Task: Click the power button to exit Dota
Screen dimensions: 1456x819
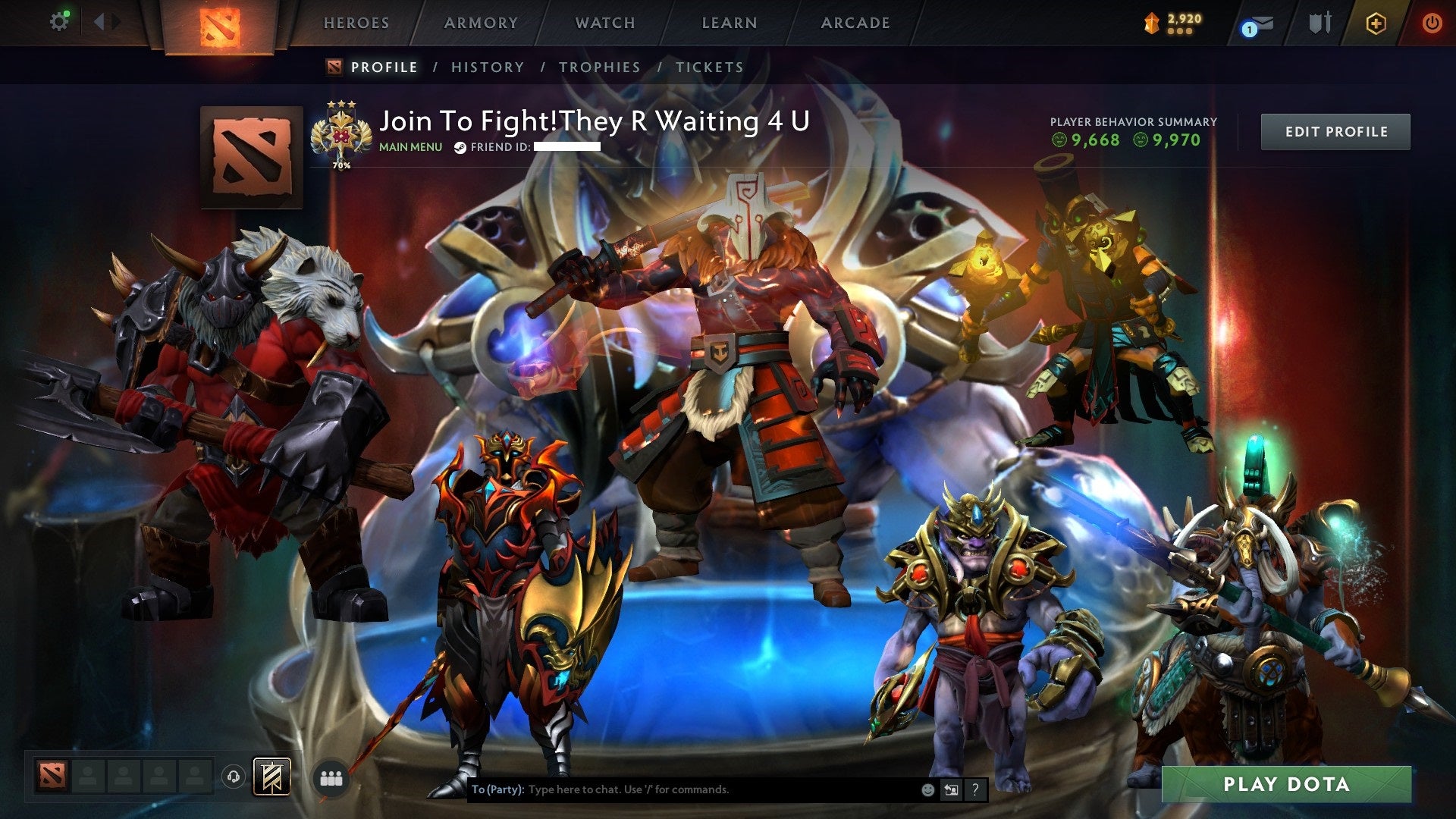Action: 1433,23
